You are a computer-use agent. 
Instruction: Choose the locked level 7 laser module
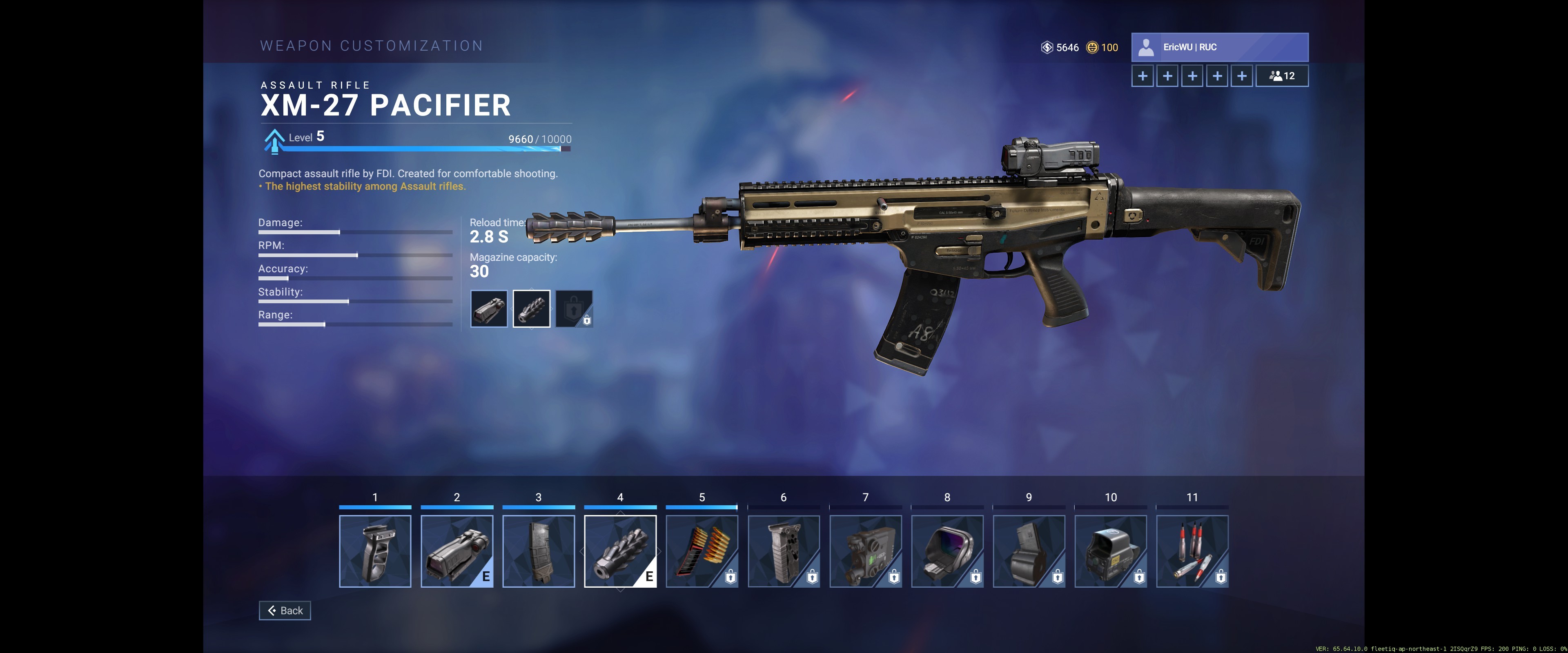[x=865, y=551]
